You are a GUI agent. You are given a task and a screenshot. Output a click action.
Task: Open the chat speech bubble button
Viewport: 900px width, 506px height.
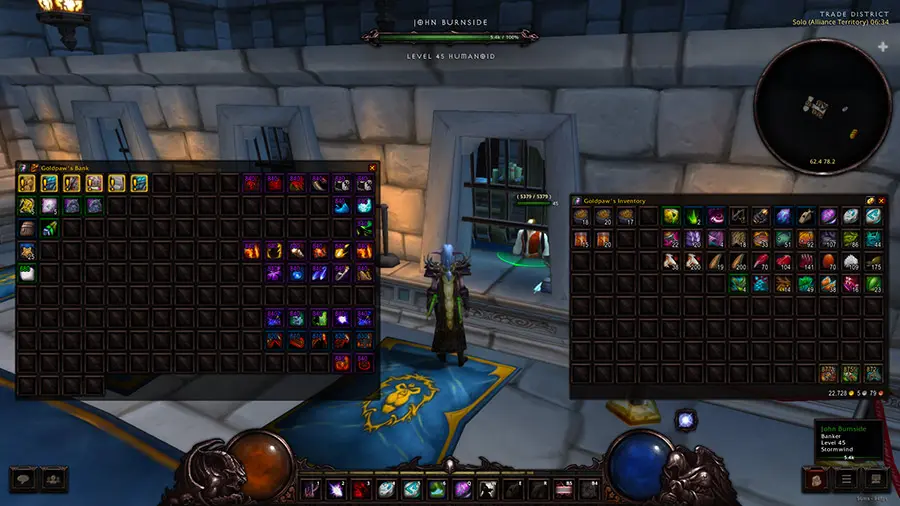pos(24,479)
